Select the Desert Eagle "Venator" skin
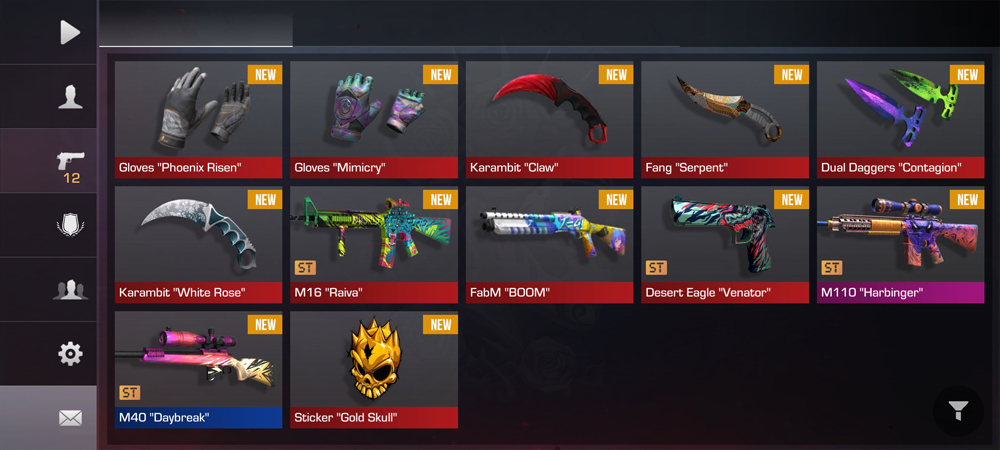This screenshot has width=1000, height=450. [725, 244]
